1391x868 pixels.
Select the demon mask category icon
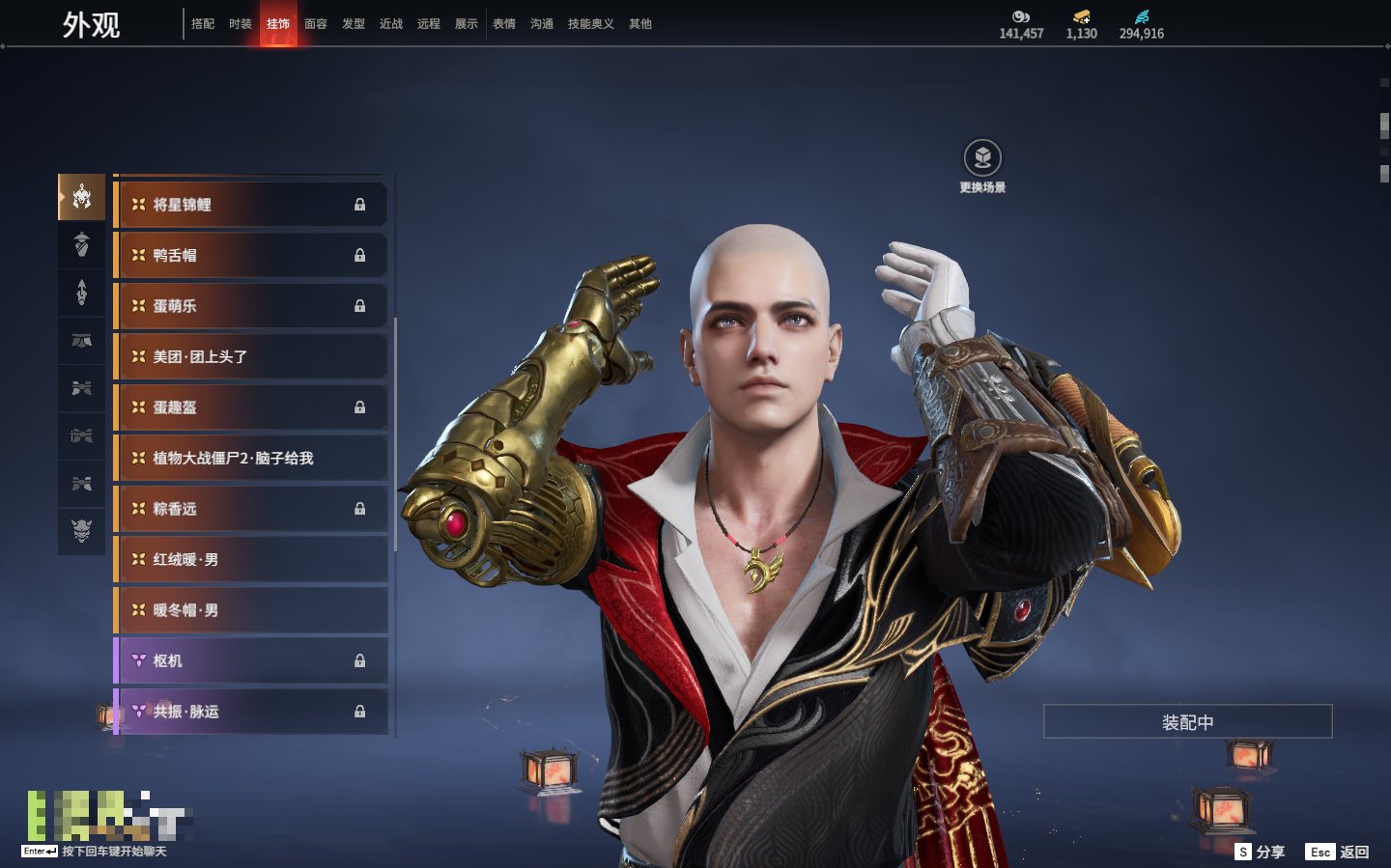tap(82, 530)
